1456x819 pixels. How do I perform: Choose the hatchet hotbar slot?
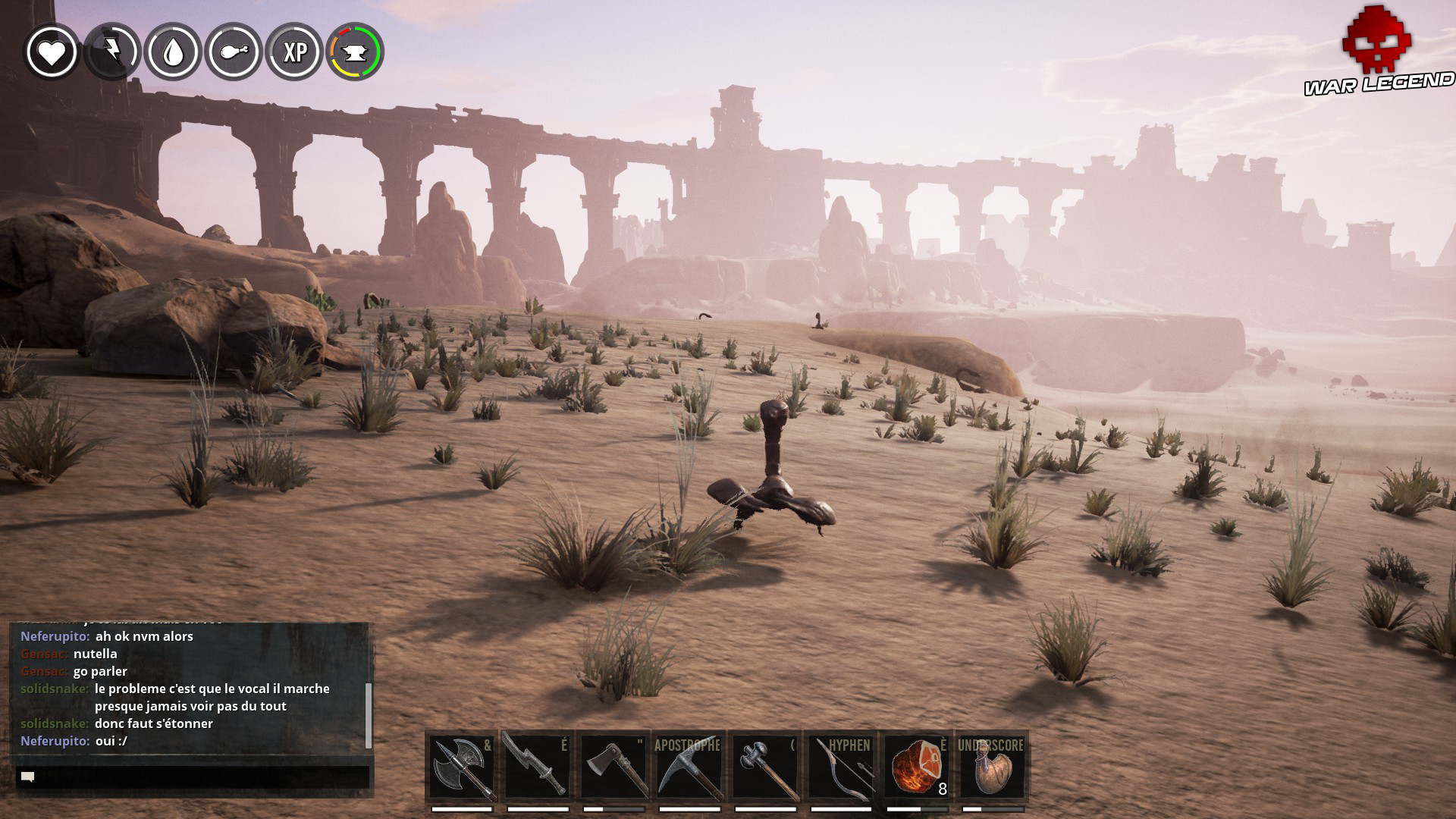(613, 767)
